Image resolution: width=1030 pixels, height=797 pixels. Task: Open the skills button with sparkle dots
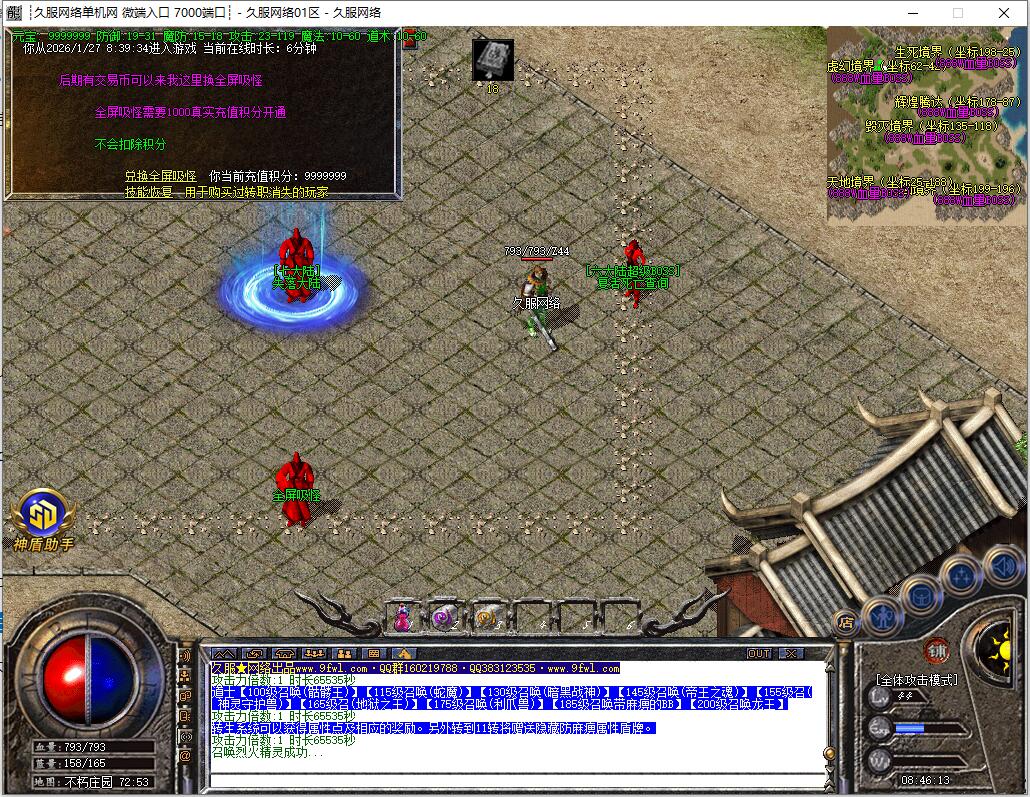pyautogui.click(x=961, y=576)
